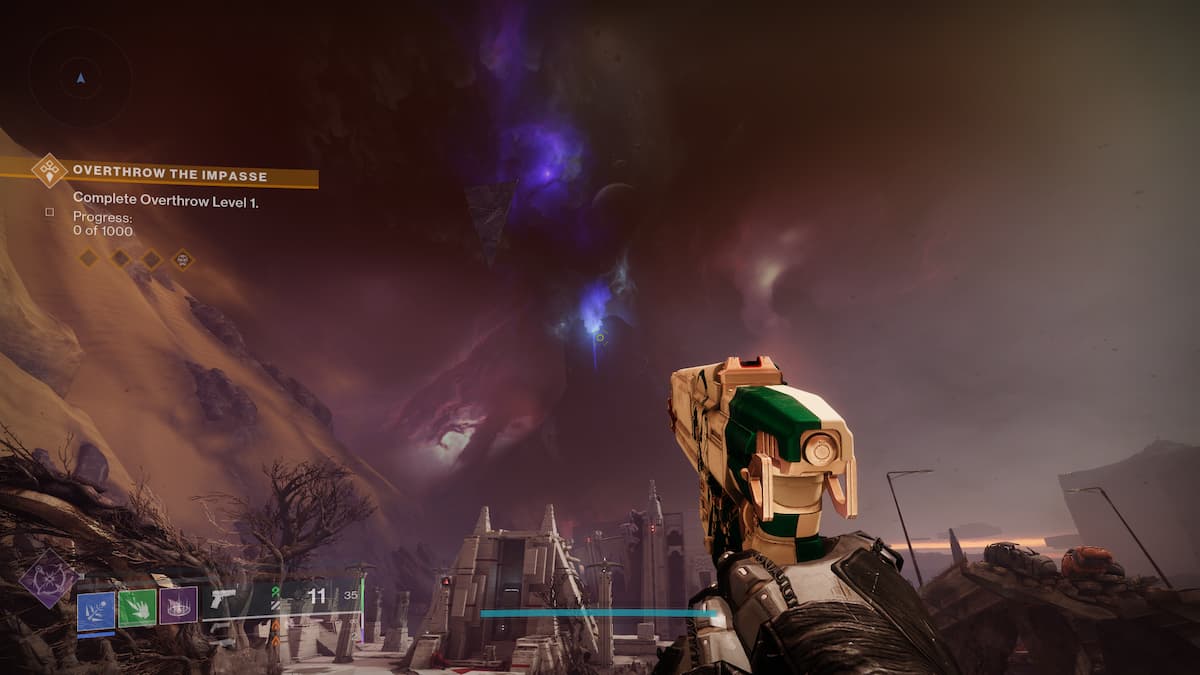Tick the Complete Overthrow Level 1 checkbox
Image resolution: width=1200 pixels, height=675 pixels.
pos(49,212)
